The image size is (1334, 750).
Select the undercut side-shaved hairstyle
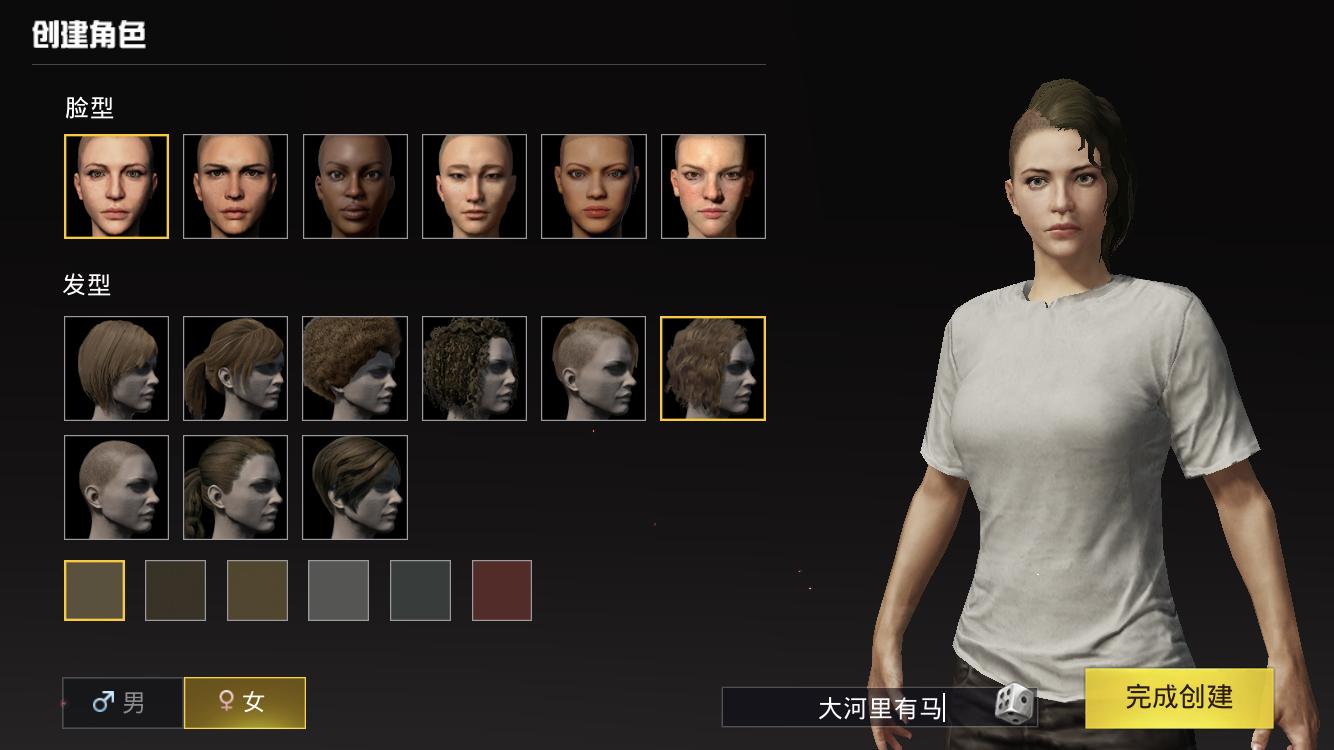[x=593, y=368]
